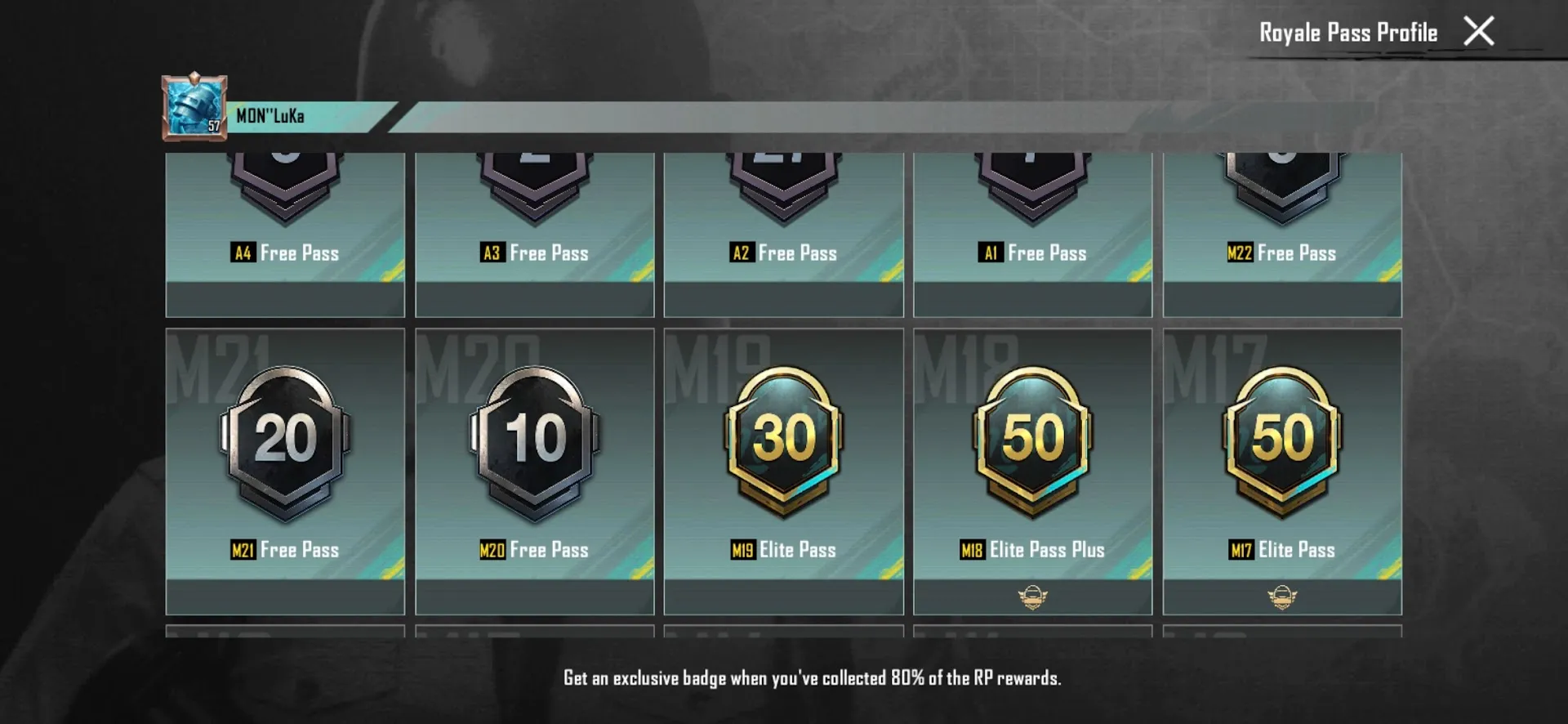Open the Royale Pass Profile title
Viewport: 1568px width, 724px height.
1347,34
